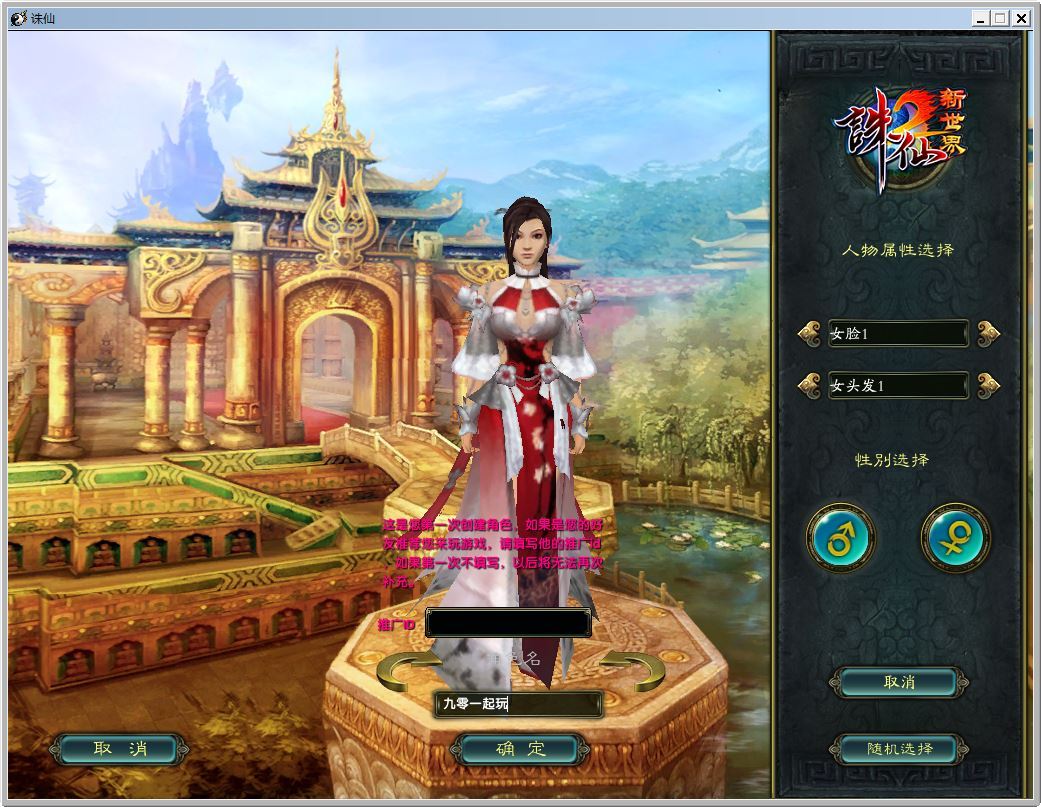Switch to next hairstyle option
Screen dimensions: 1041x807
tap(988, 384)
